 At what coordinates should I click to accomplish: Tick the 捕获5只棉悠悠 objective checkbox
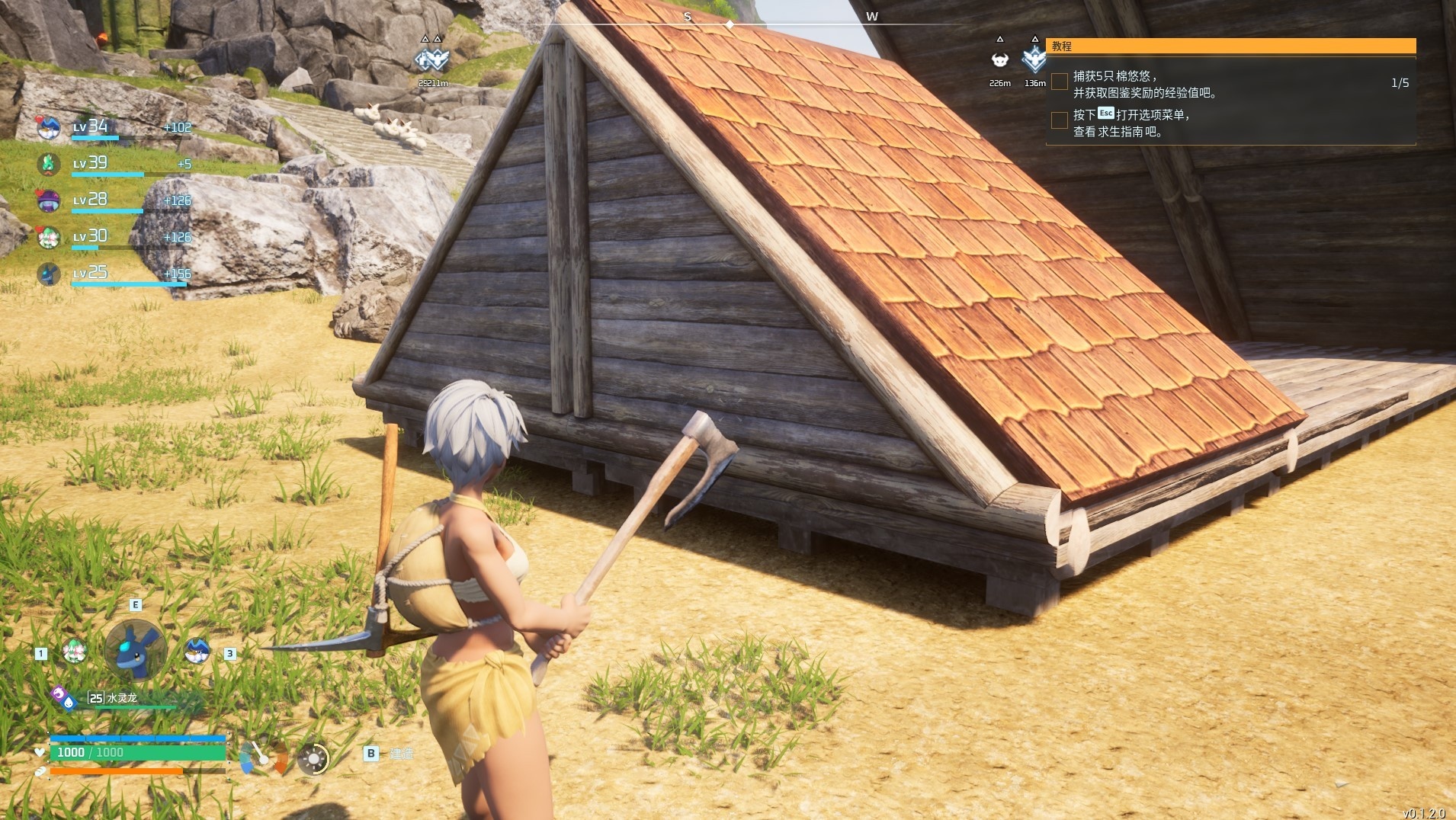1059,82
